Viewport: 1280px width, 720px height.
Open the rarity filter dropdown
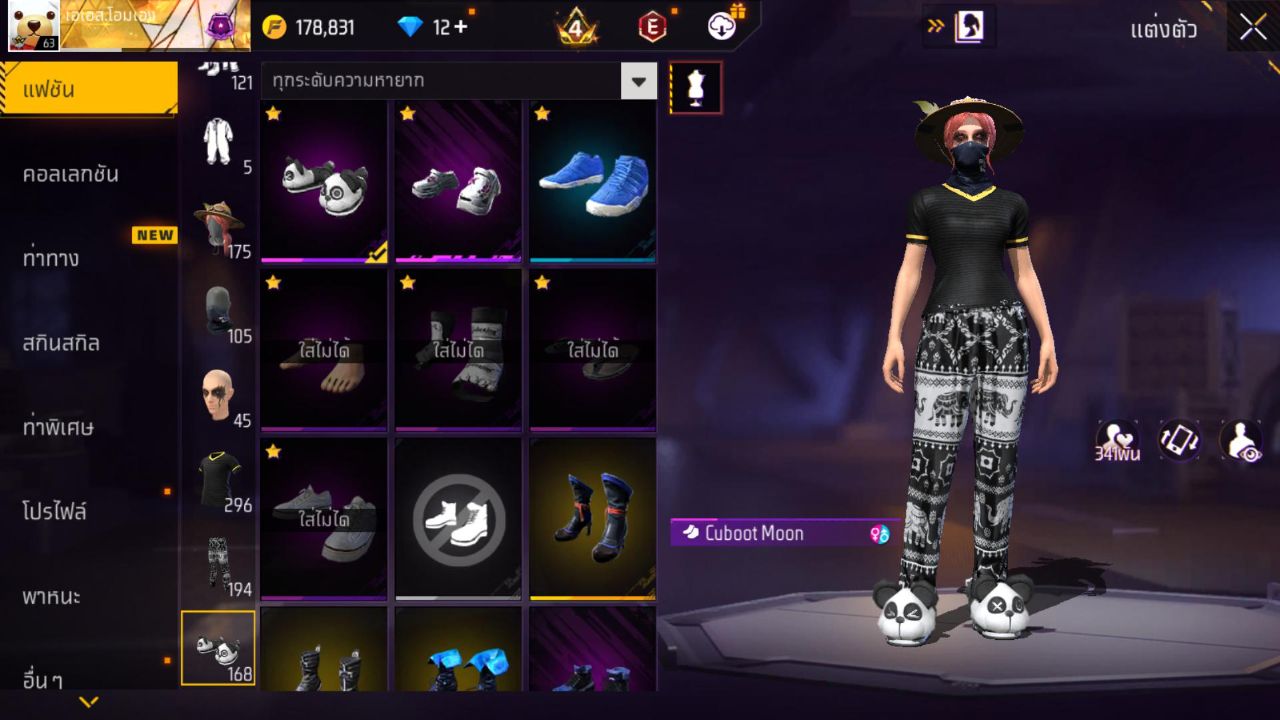638,81
